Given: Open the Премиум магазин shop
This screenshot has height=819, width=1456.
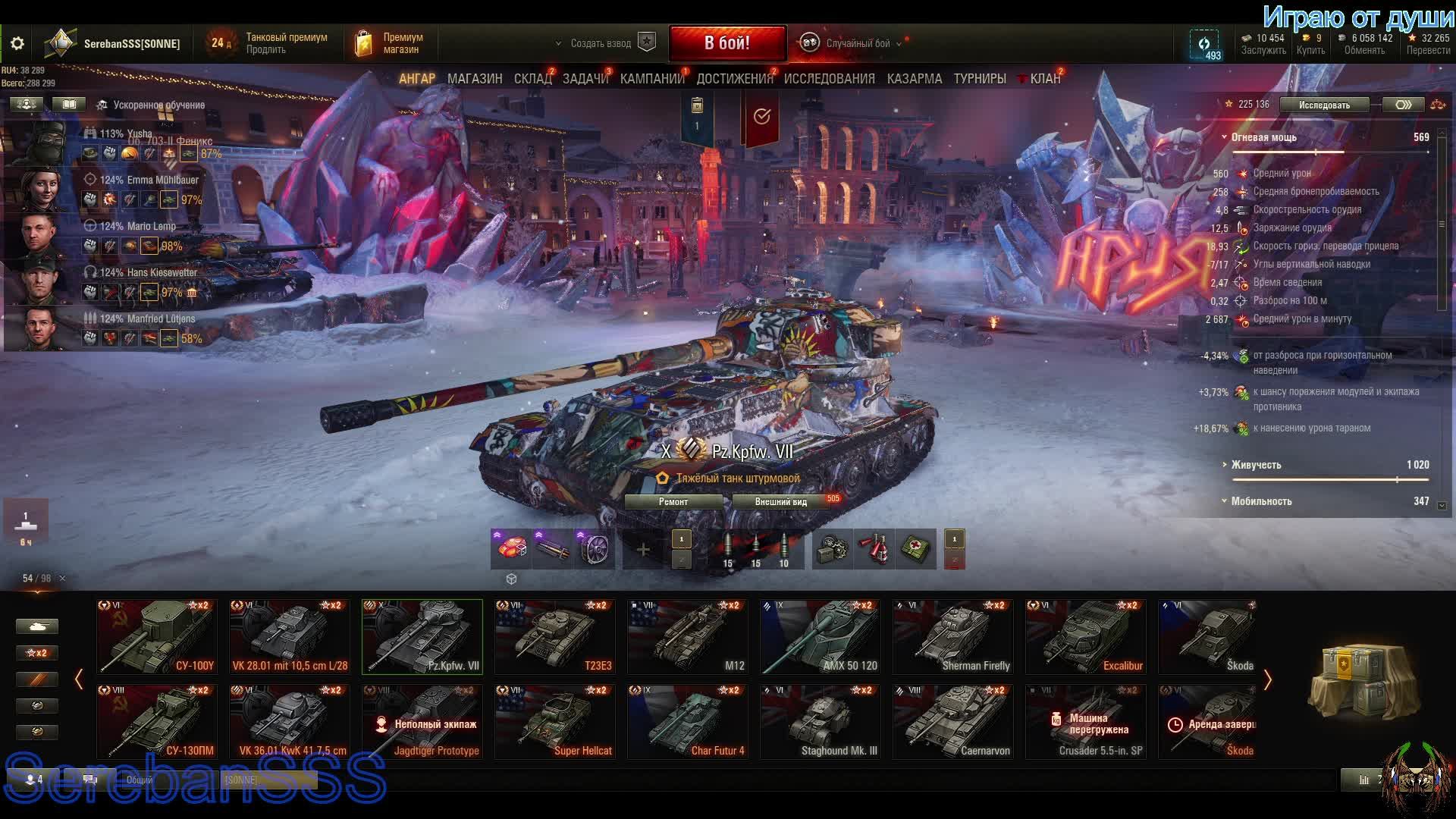Looking at the screenshot, I should tap(392, 43).
